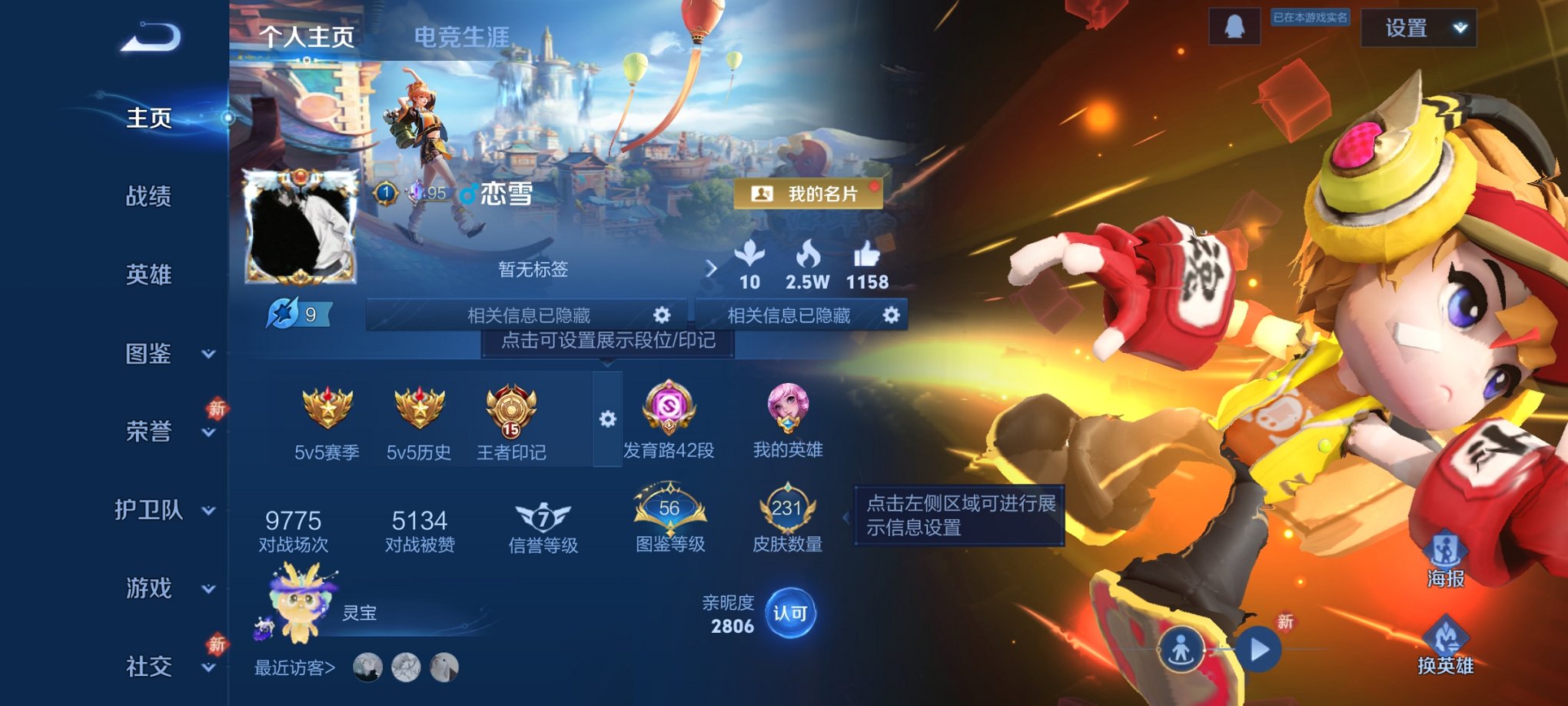Open the 荣誉 (honor) section
1568x706 pixels.
148,433
